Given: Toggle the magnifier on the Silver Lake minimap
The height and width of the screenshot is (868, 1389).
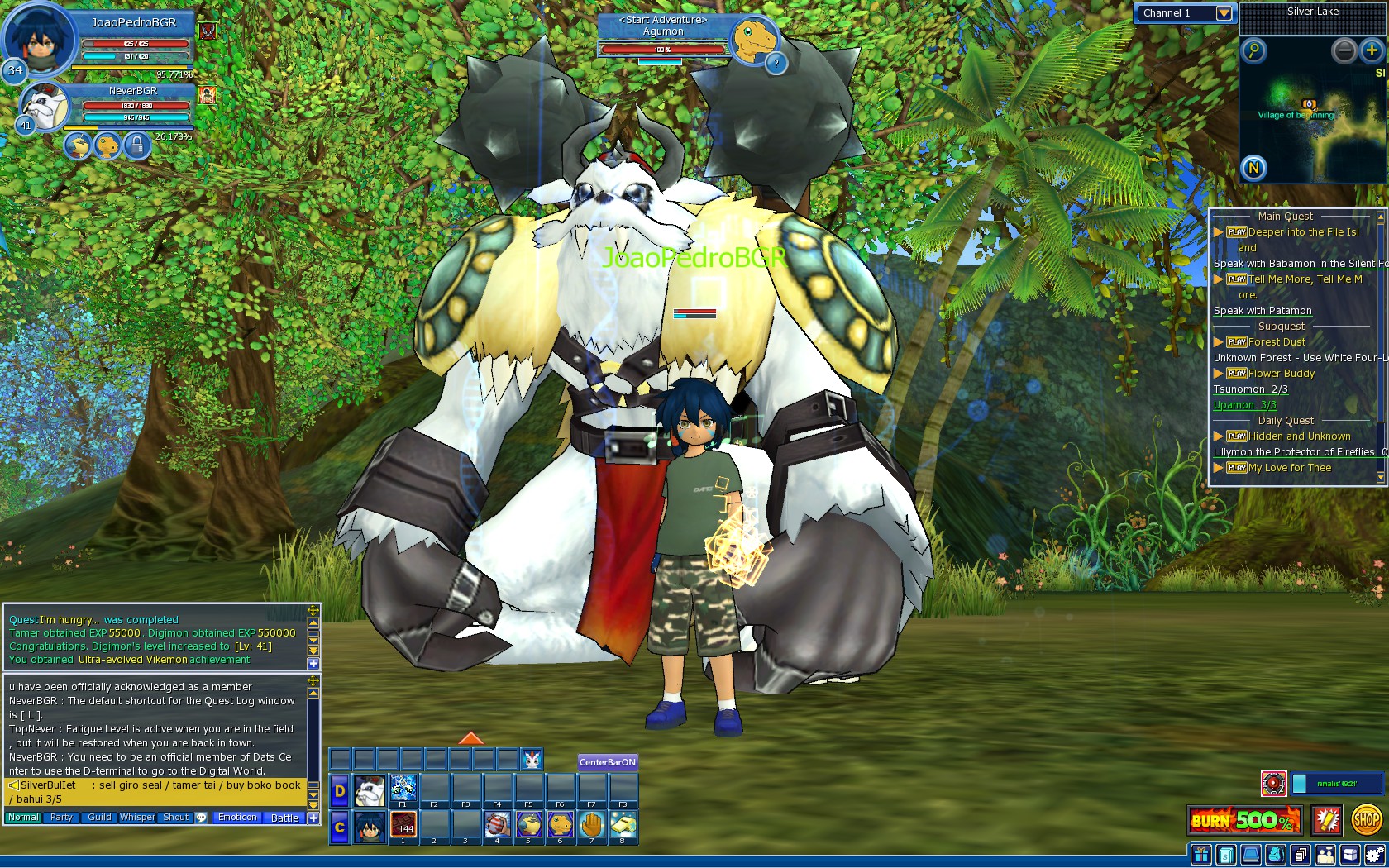Looking at the screenshot, I should coord(1256,51).
